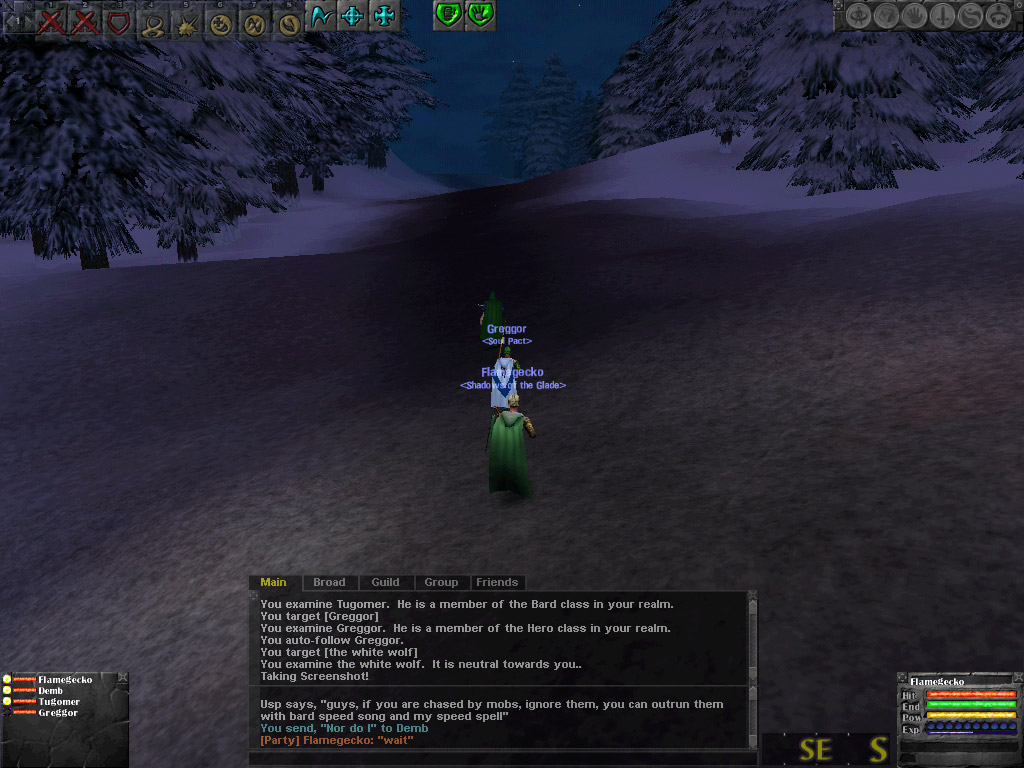Target Tugomer in the group window
The width and height of the screenshot is (1024, 768).
point(59,702)
